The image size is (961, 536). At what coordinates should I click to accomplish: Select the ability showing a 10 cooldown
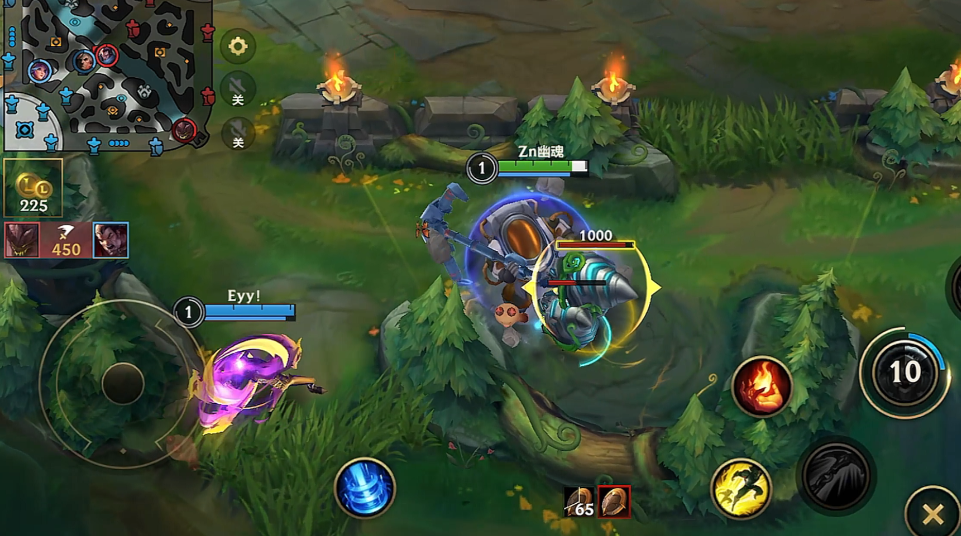[x=903, y=372]
